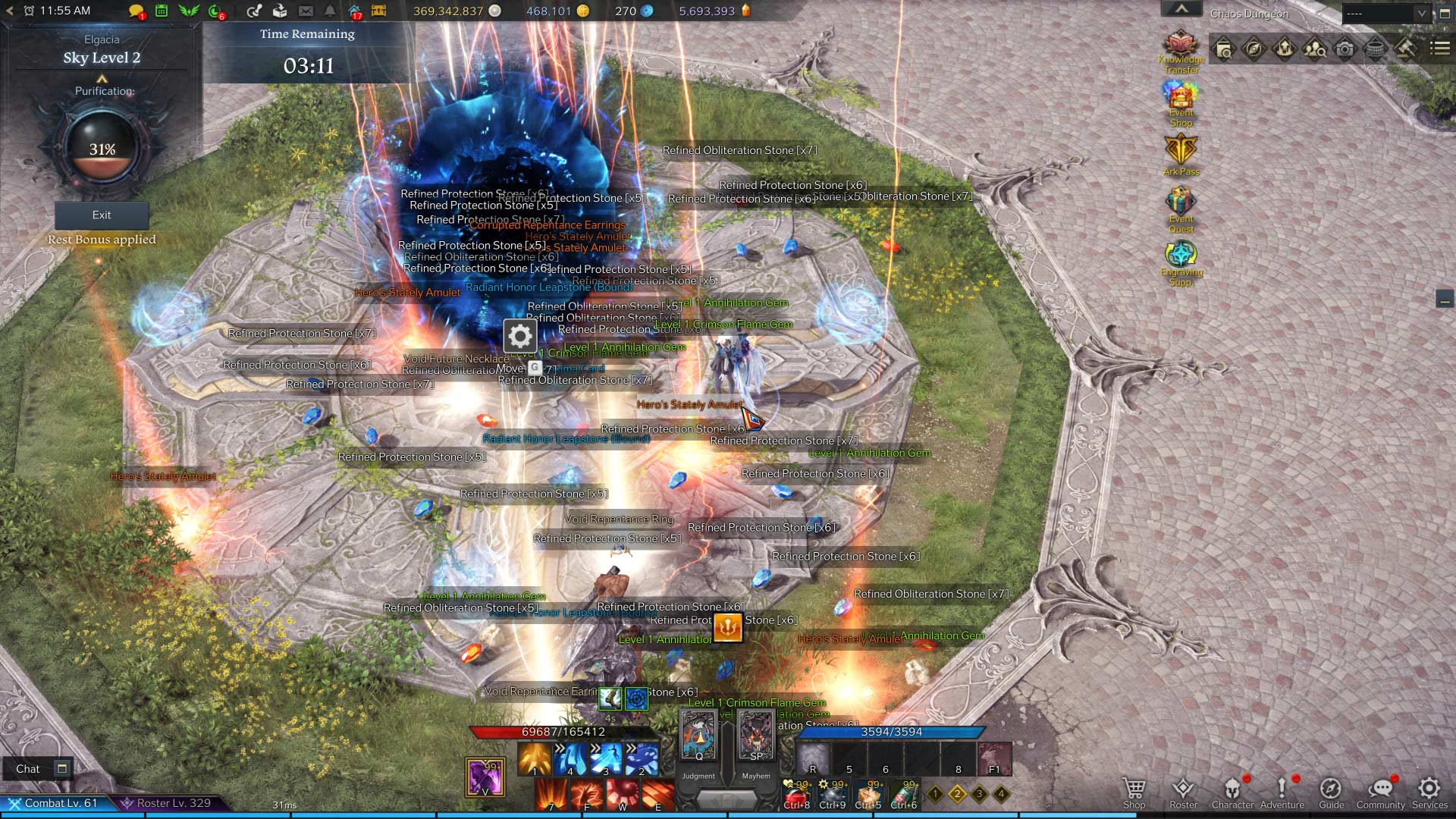
Task: Open the channel dropdown in top-right corner
Action: (1386, 14)
